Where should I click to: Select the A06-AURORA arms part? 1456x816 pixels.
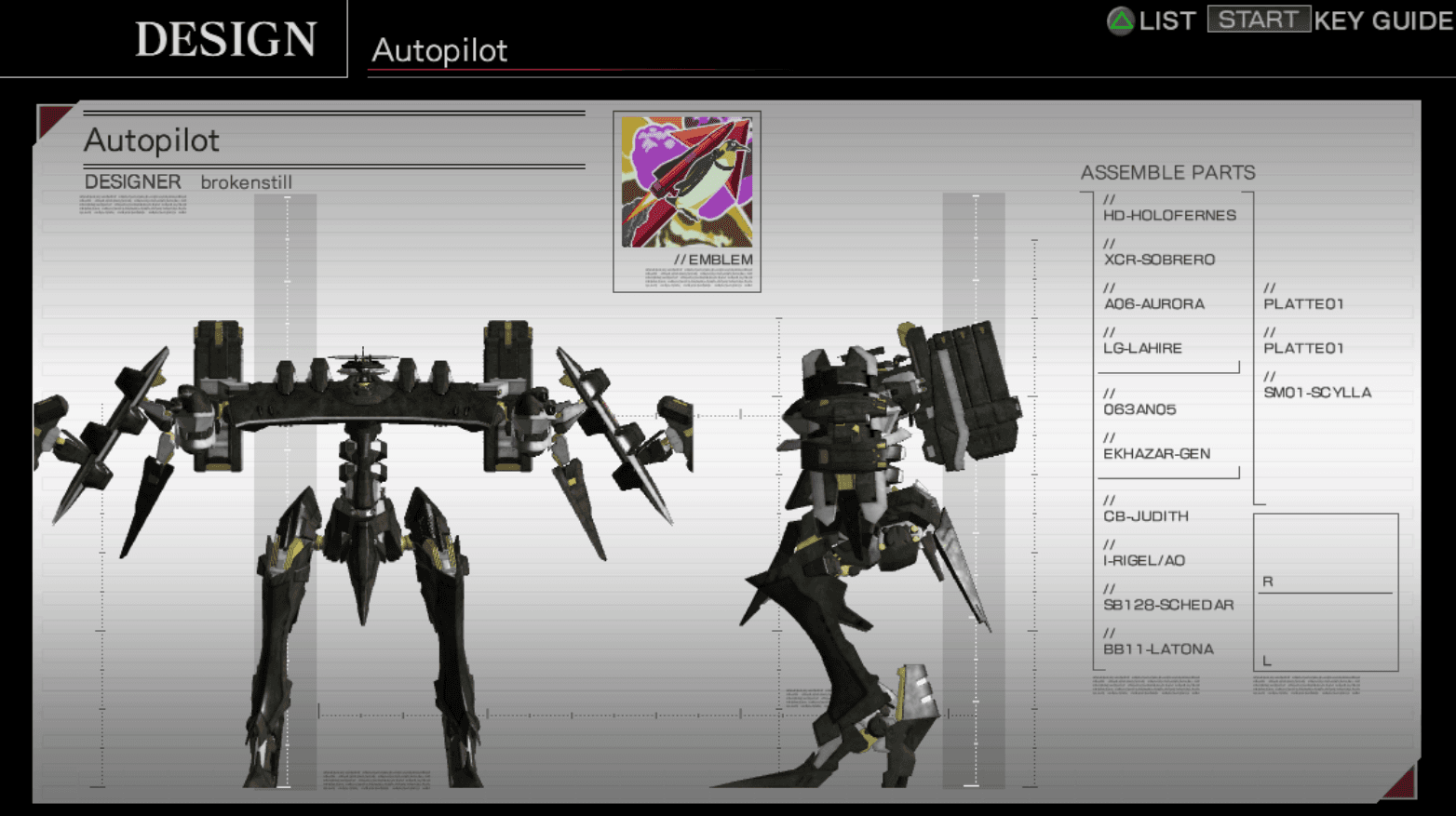[1154, 303]
